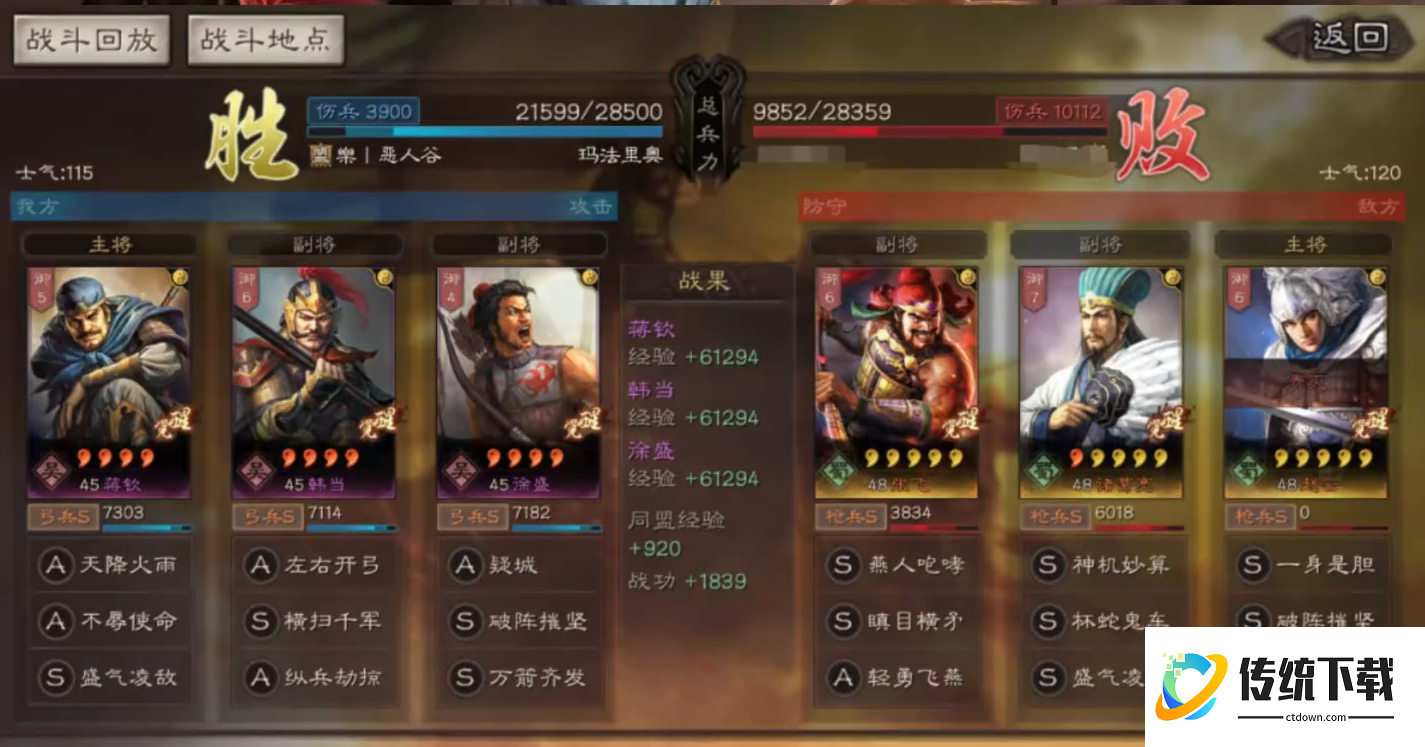Image resolution: width=1425 pixels, height=747 pixels.
Task: Toggle the 觉醒 marker on 韩当's card
Action: (378, 424)
